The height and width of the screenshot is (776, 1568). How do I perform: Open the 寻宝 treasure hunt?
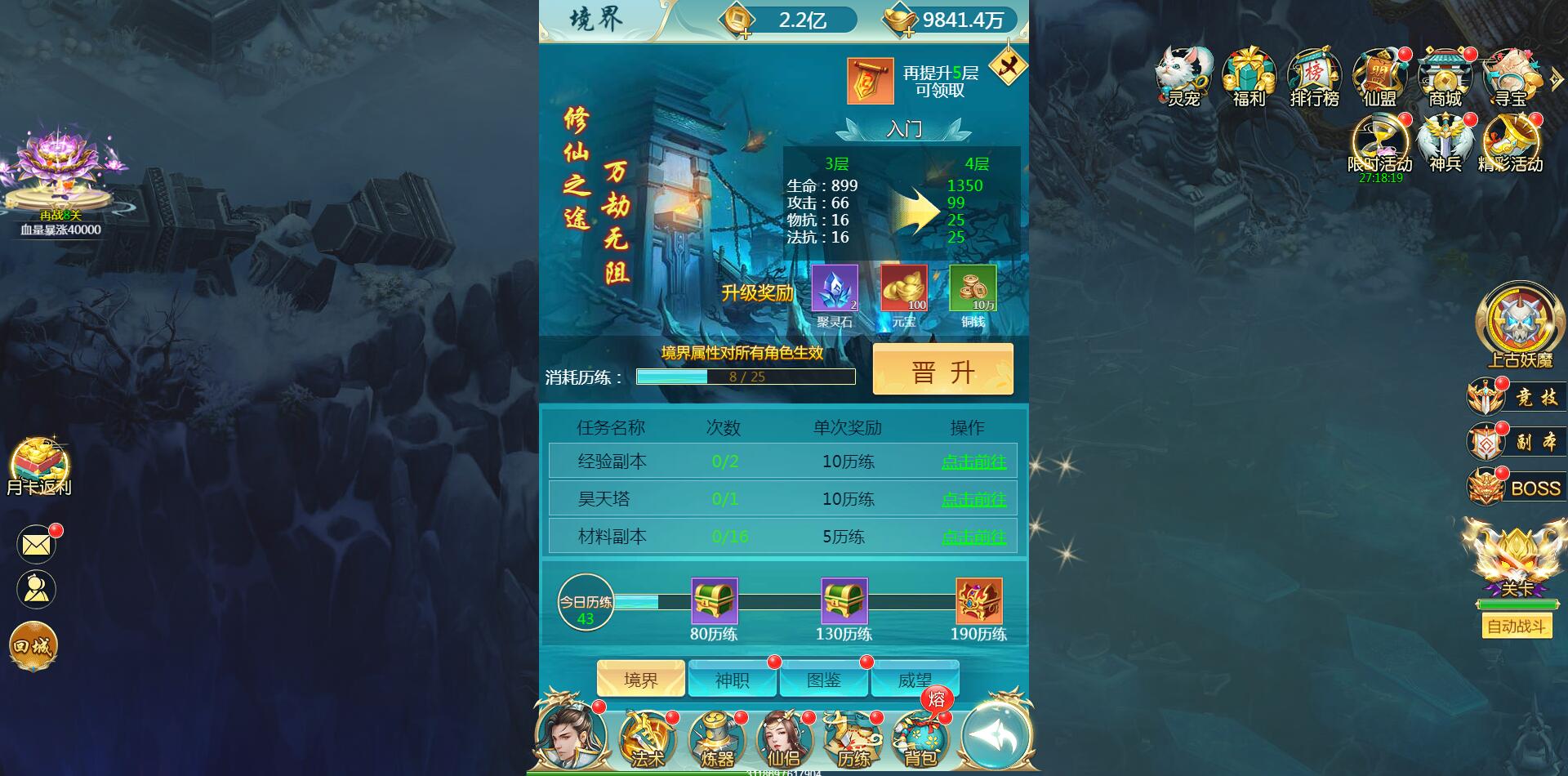pos(1509,76)
